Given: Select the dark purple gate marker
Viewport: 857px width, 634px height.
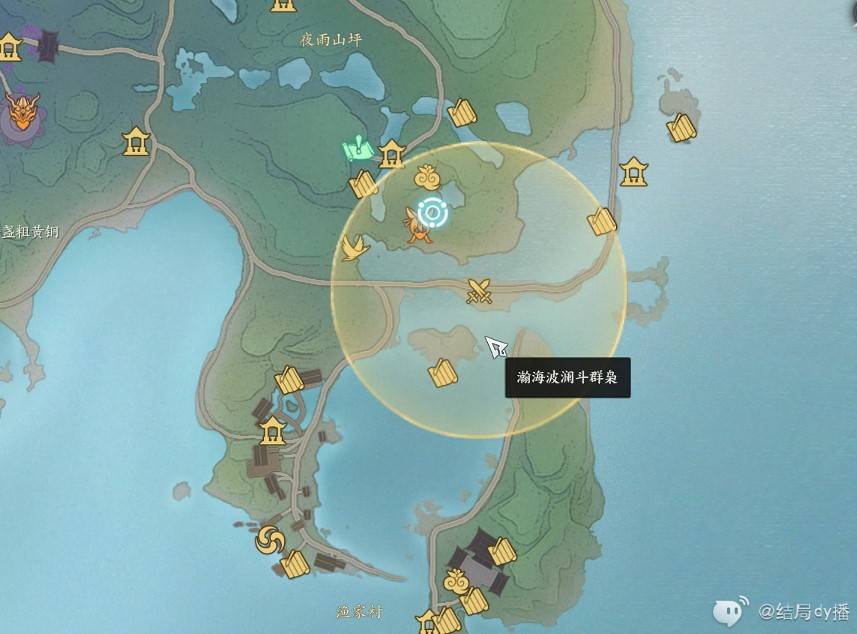Looking at the screenshot, I should pyautogui.click(x=47, y=47).
